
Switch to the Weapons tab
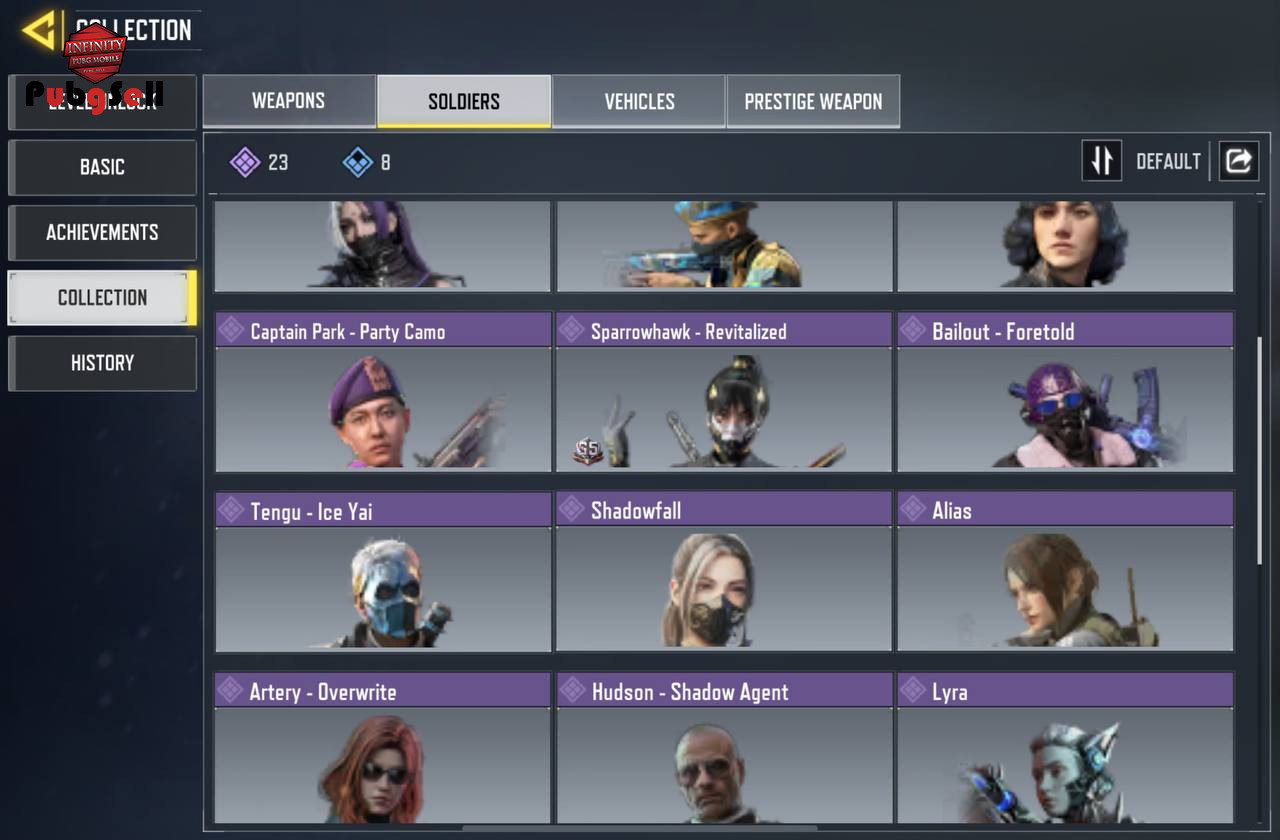[x=288, y=101]
